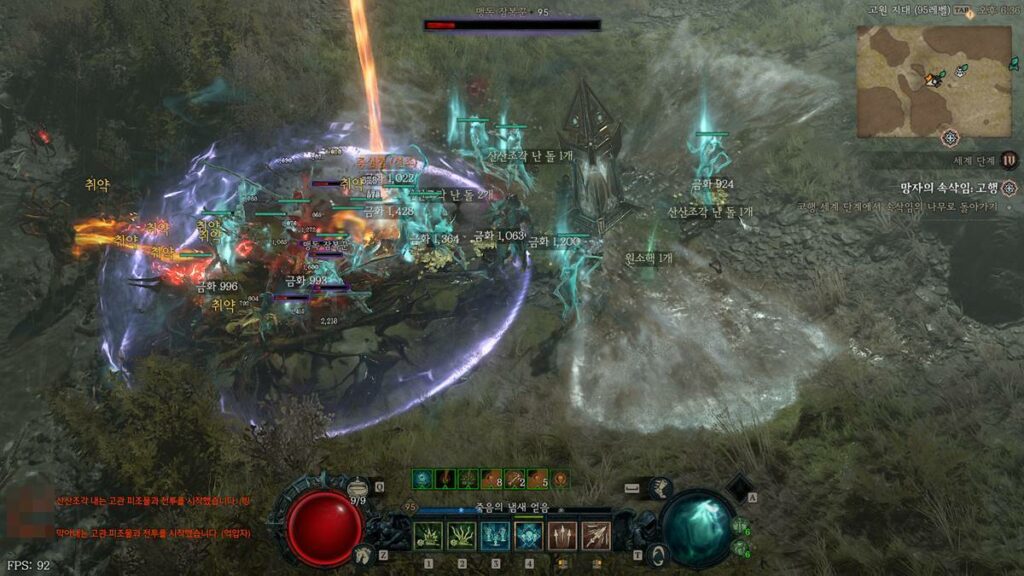The width and height of the screenshot is (1024, 576).
Task: Activate the green tendrils skill in slot 2
Action: (462, 536)
